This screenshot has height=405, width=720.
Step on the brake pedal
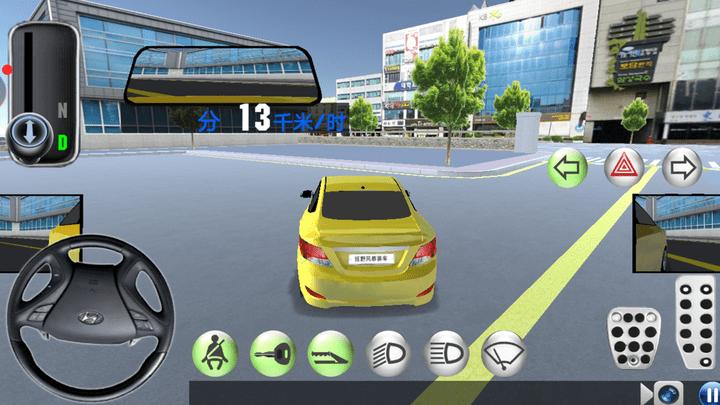[631, 338]
